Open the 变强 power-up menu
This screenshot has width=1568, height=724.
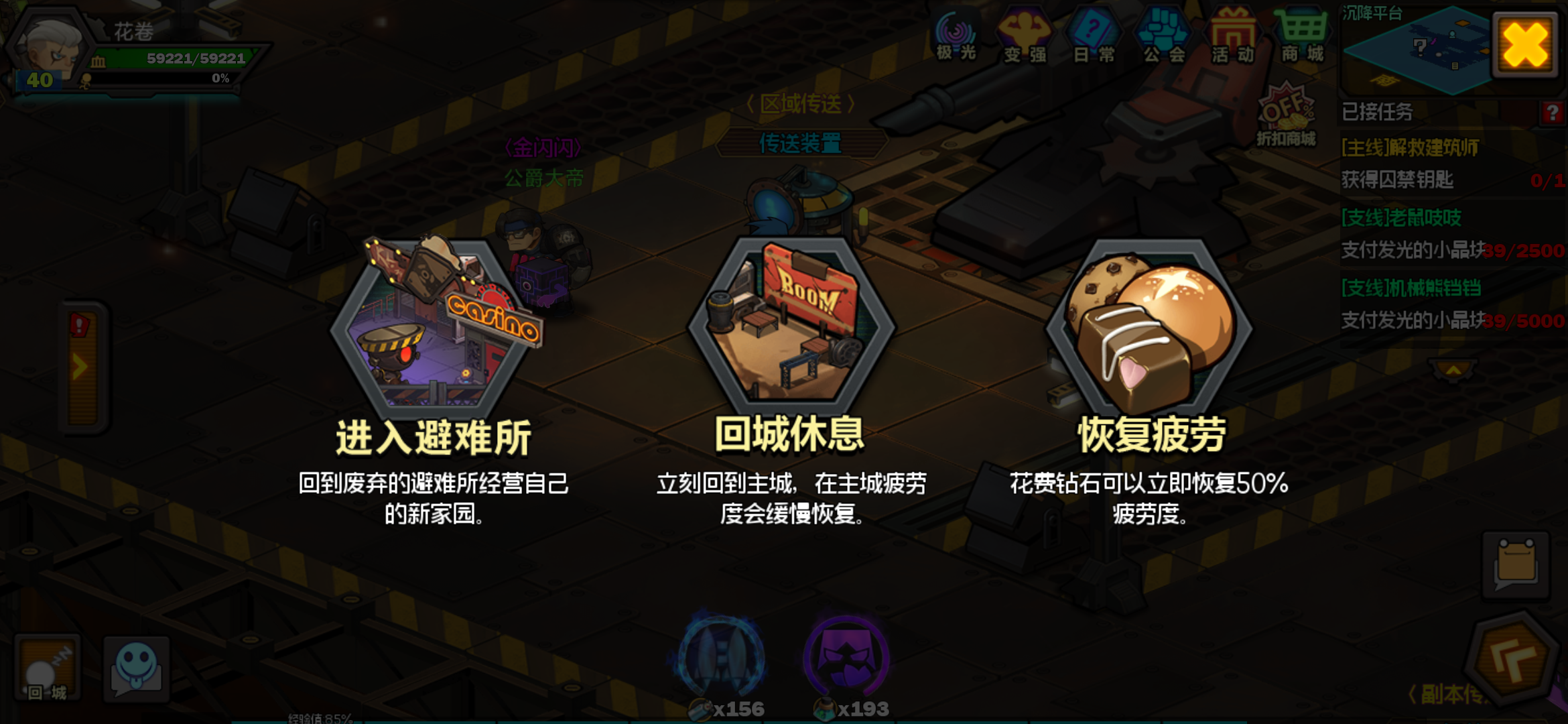click(1025, 37)
